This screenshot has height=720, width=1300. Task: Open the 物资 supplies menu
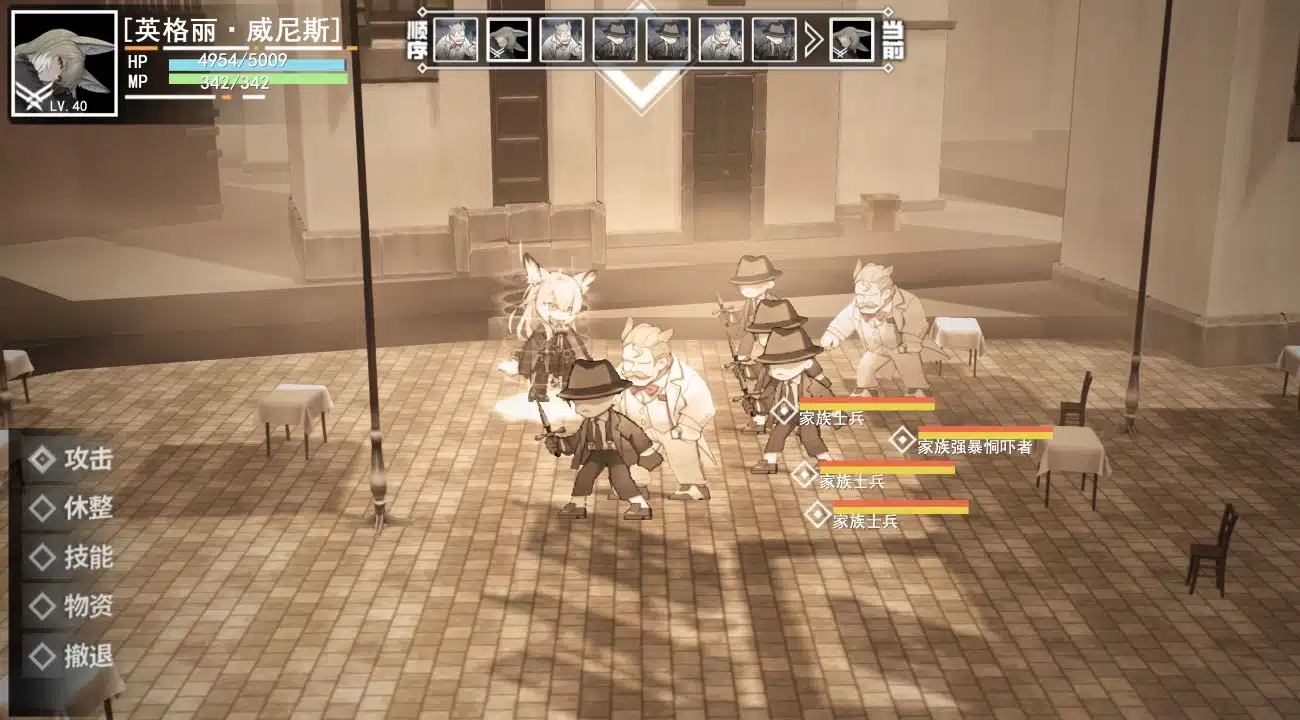(x=74, y=606)
